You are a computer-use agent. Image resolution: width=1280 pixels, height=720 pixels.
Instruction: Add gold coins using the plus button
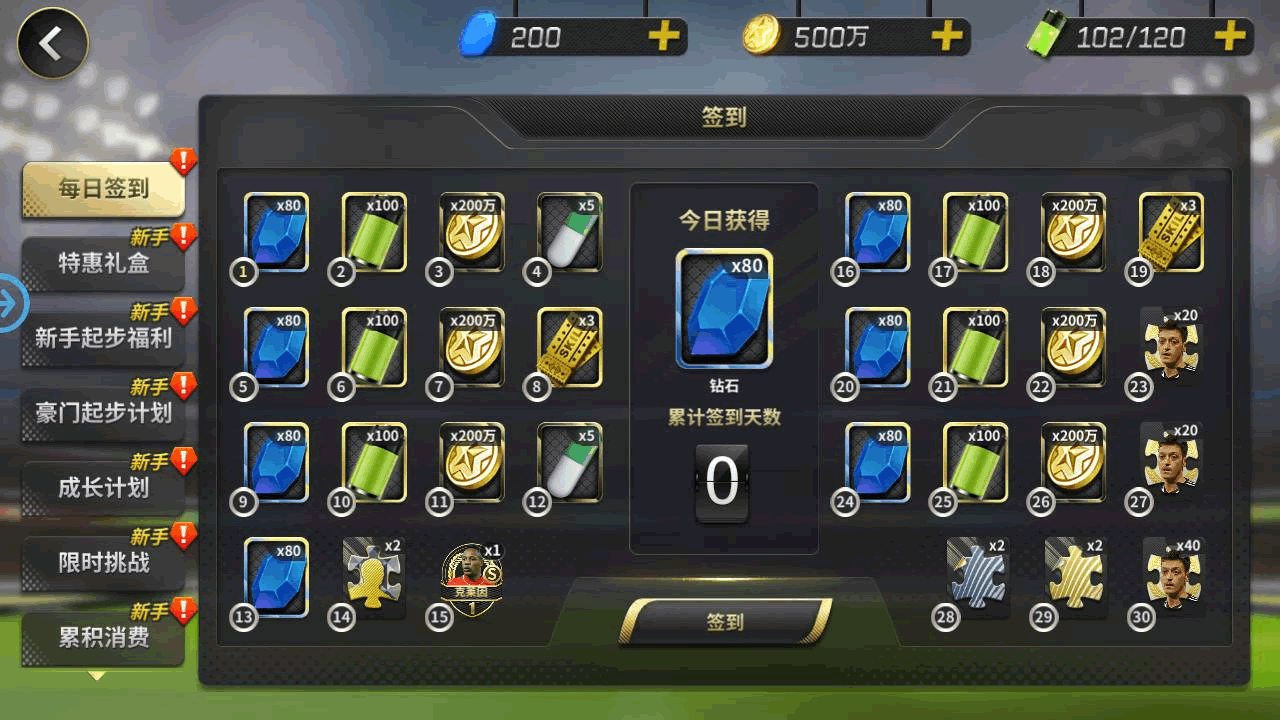coord(946,38)
